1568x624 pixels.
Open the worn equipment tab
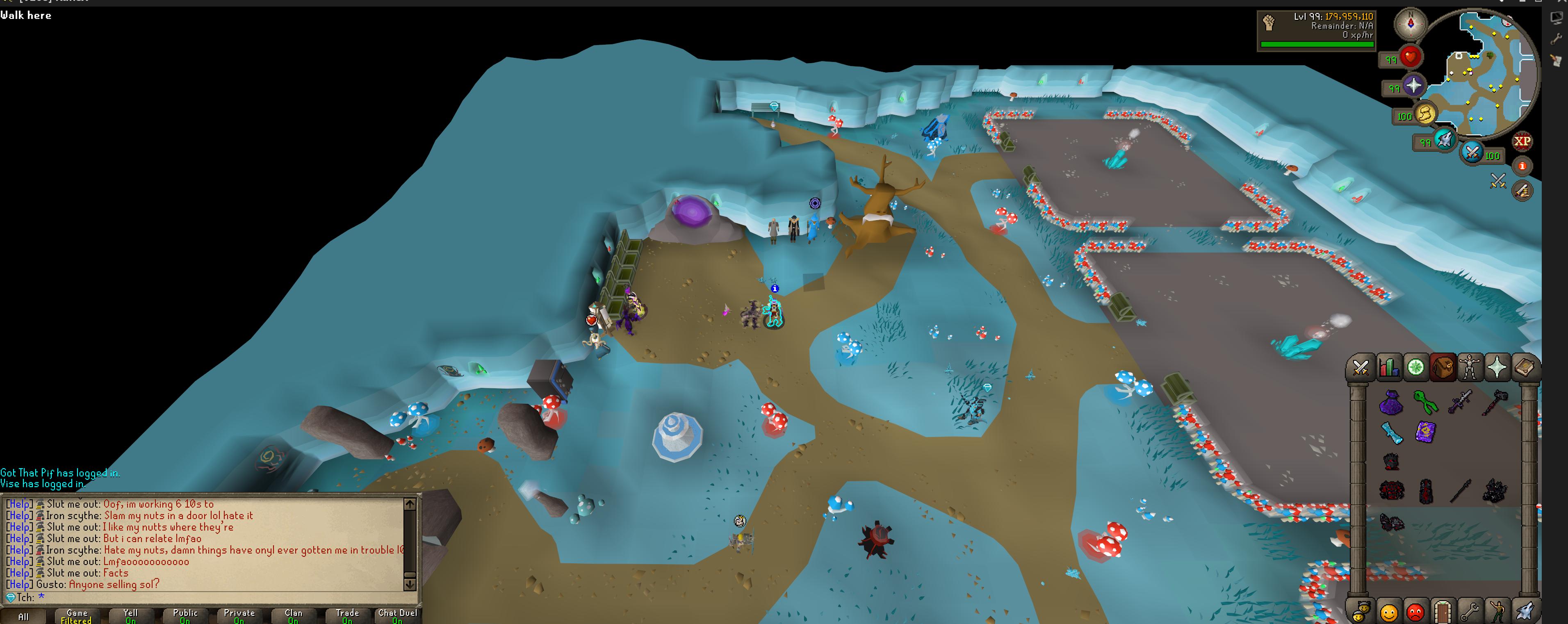click(1470, 368)
